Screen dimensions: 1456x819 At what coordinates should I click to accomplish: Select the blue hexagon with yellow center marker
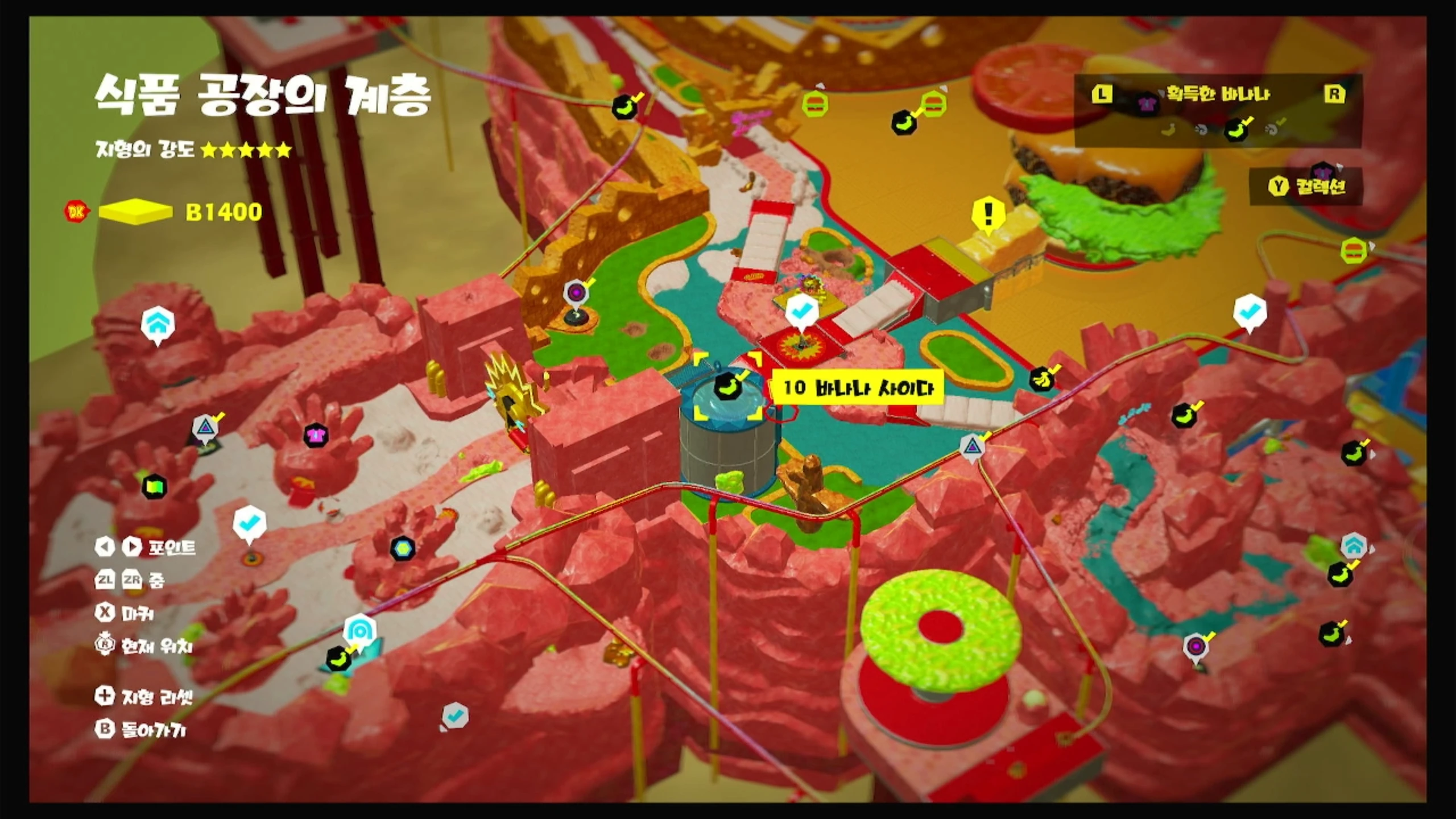coord(403,548)
